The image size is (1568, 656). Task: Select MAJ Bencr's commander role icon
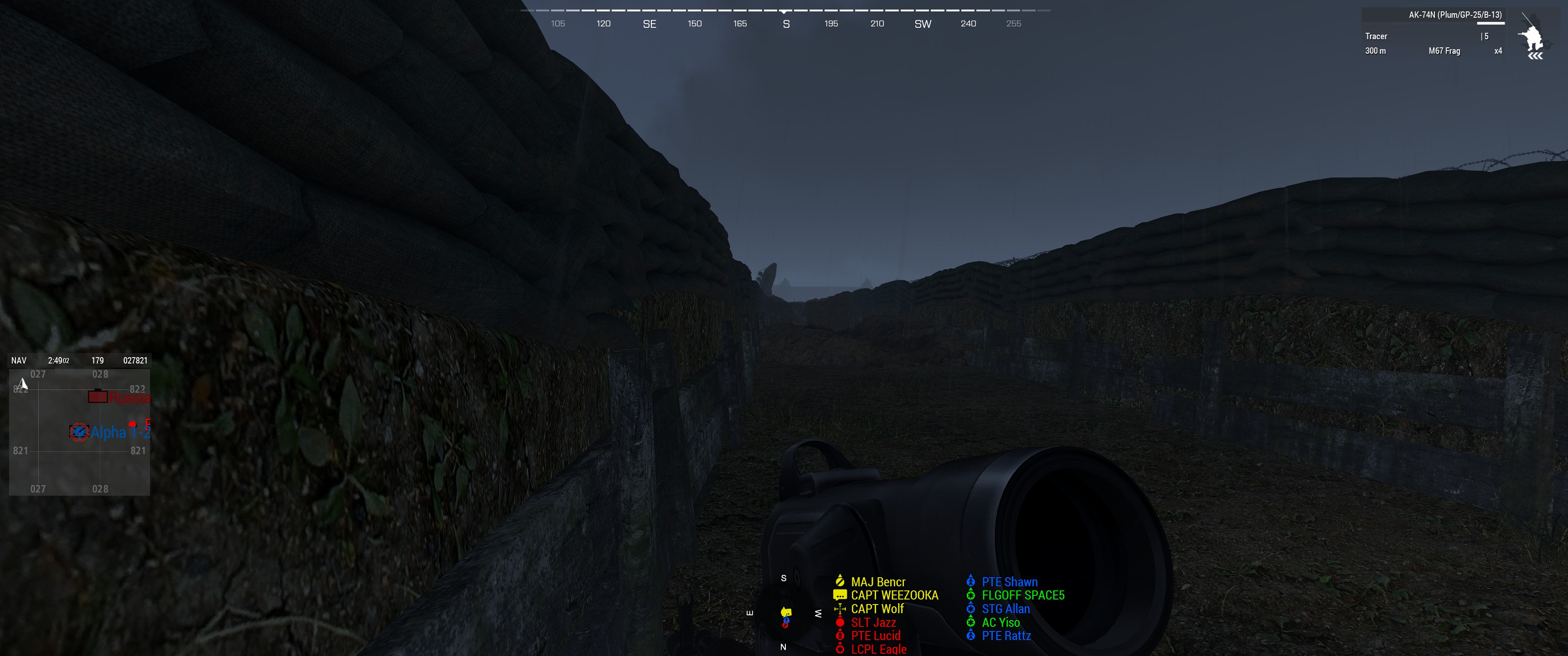[x=840, y=581]
